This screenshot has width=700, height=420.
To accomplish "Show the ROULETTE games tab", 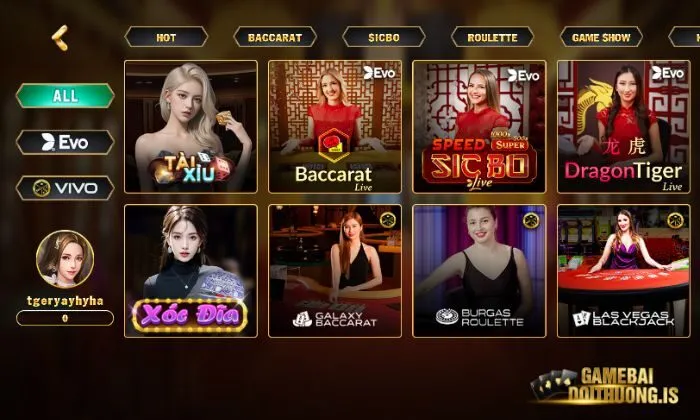I will click(x=492, y=37).
